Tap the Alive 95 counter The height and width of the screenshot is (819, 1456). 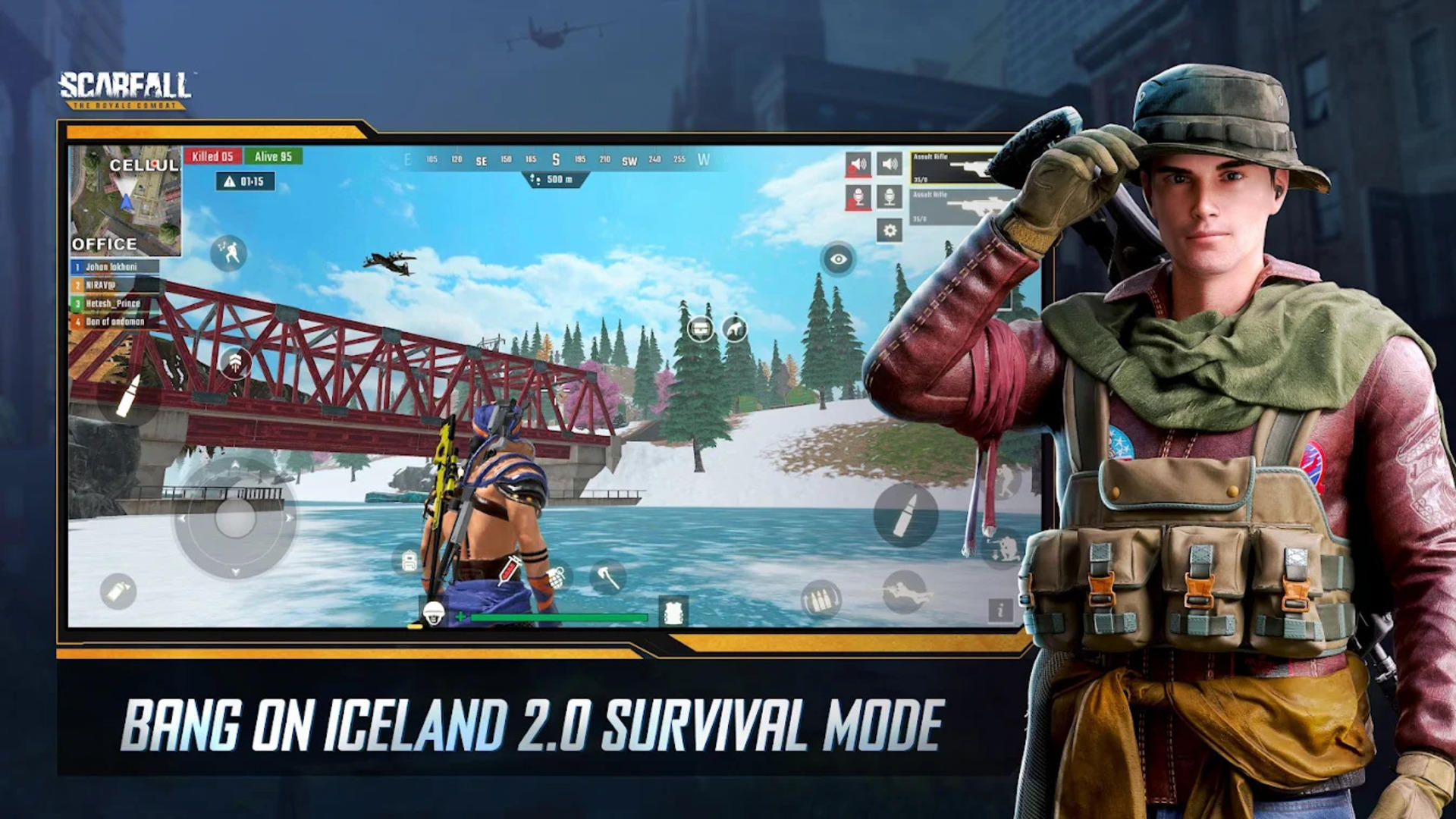click(x=273, y=155)
